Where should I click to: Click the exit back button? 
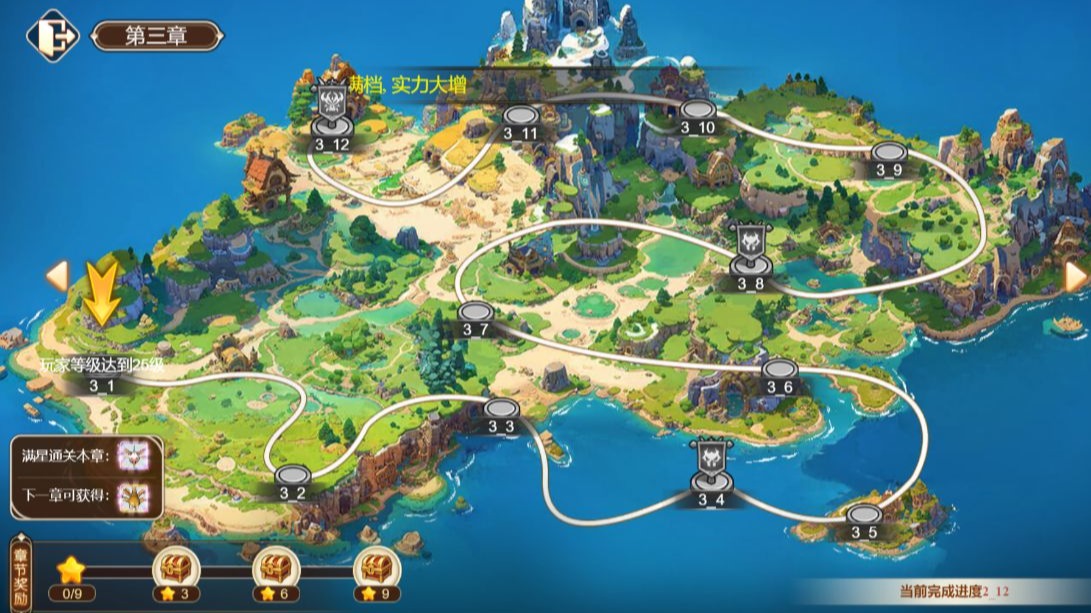[x=52, y=36]
